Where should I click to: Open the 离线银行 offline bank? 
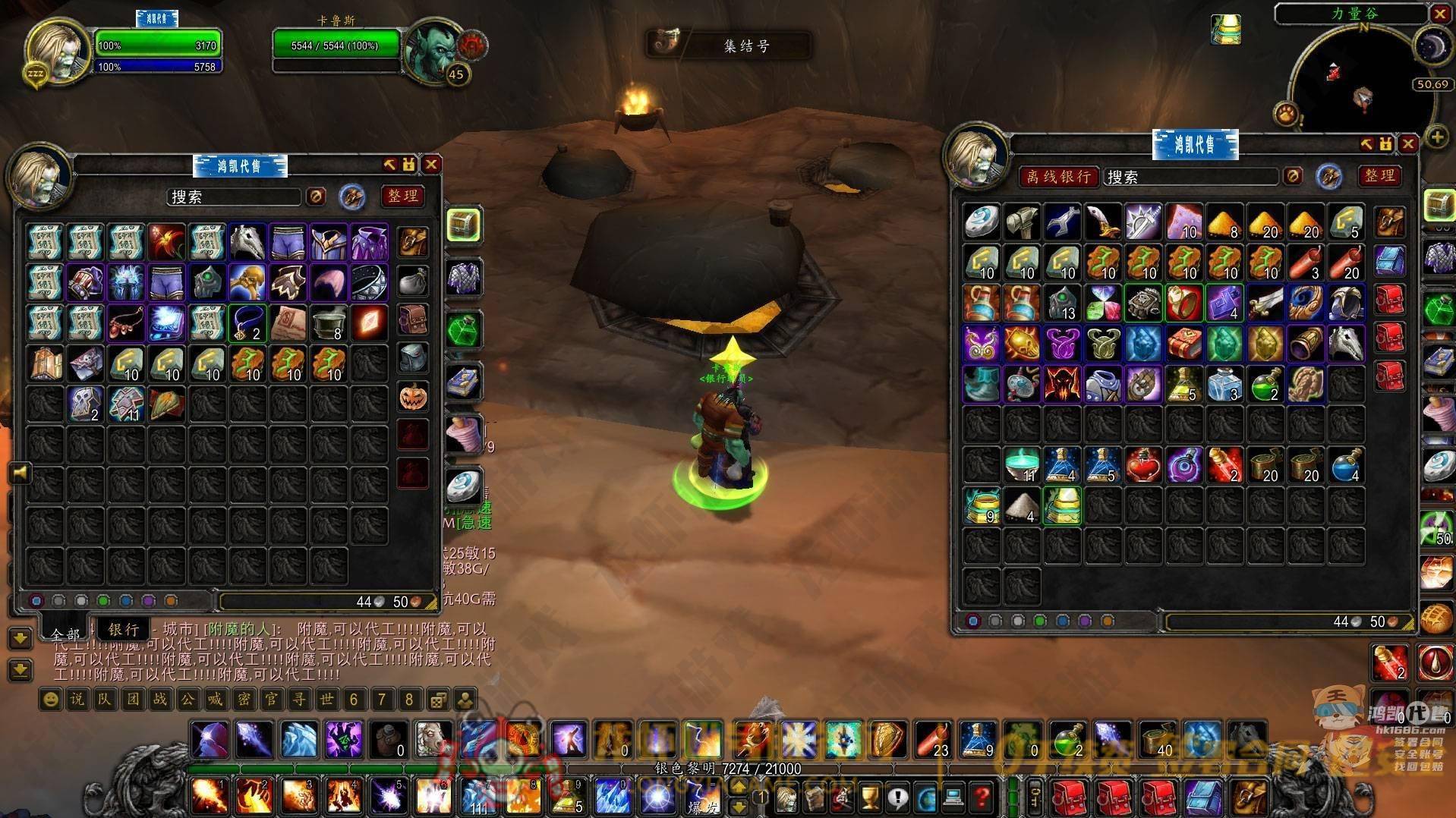1058,177
